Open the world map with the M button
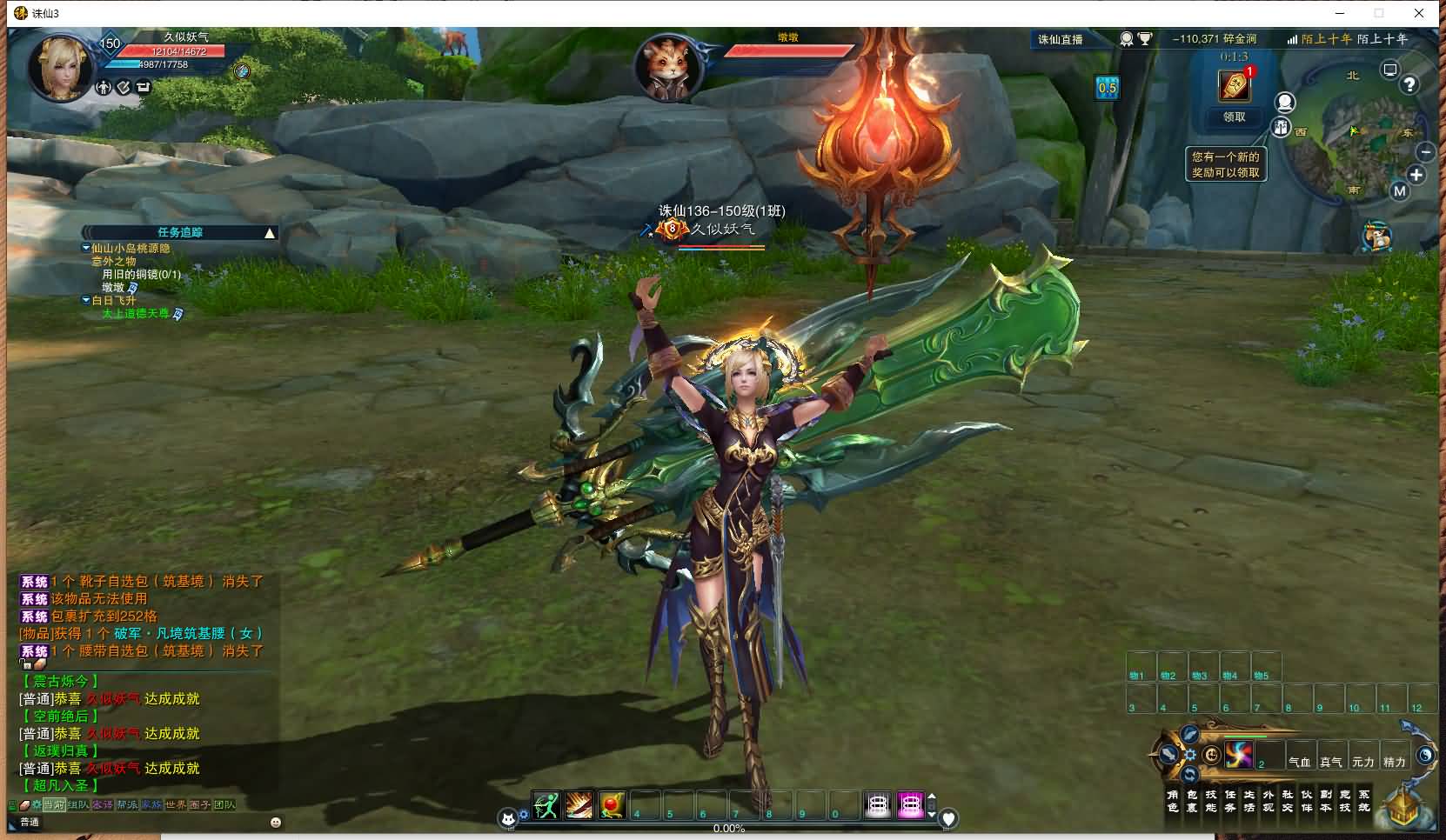Image resolution: width=1446 pixels, height=840 pixels. point(1399,191)
